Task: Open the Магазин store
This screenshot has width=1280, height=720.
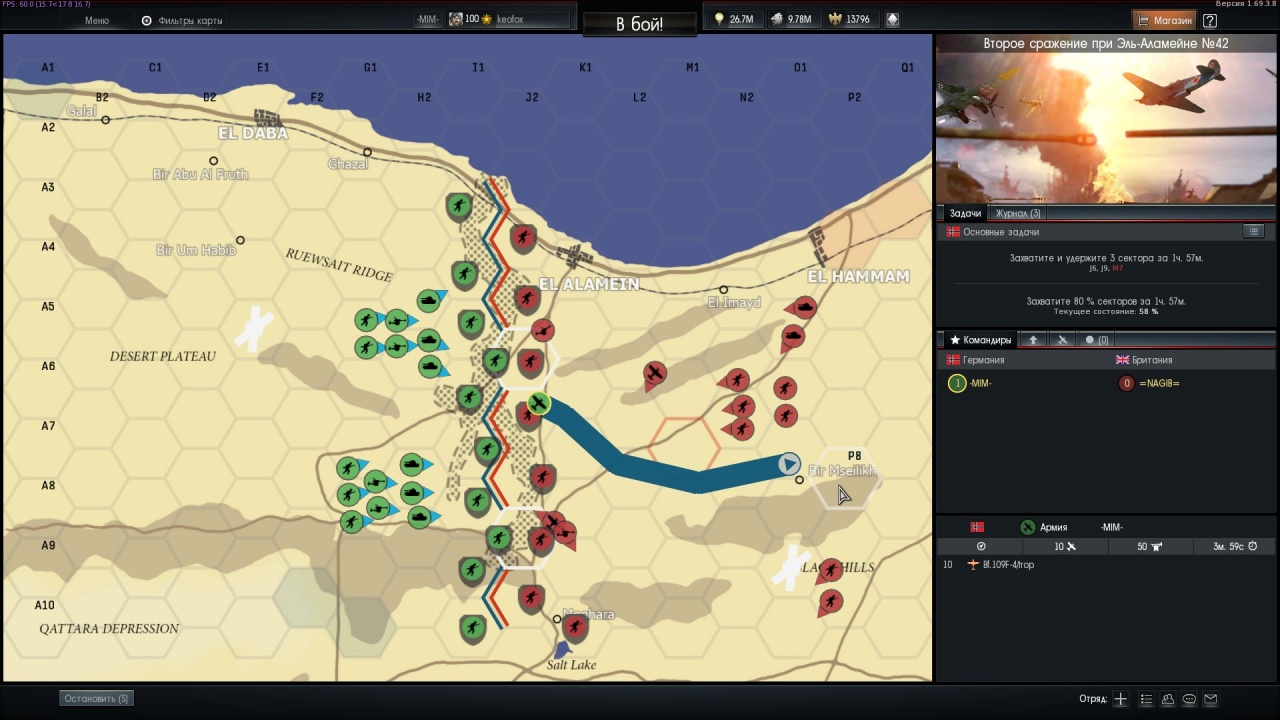Action: pyautogui.click(x=1167, y=20)
